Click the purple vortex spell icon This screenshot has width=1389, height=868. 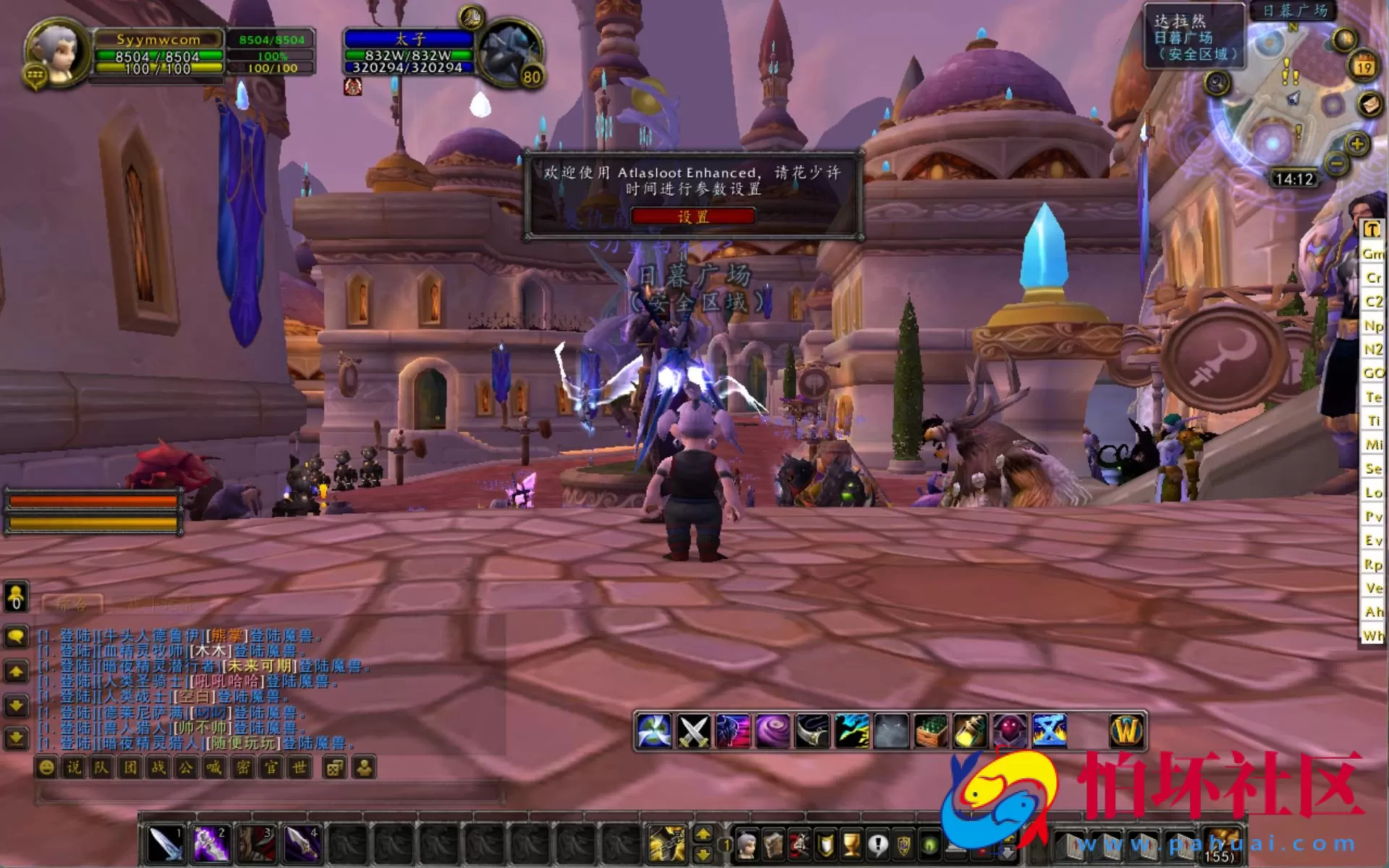(x=773, y=729)
